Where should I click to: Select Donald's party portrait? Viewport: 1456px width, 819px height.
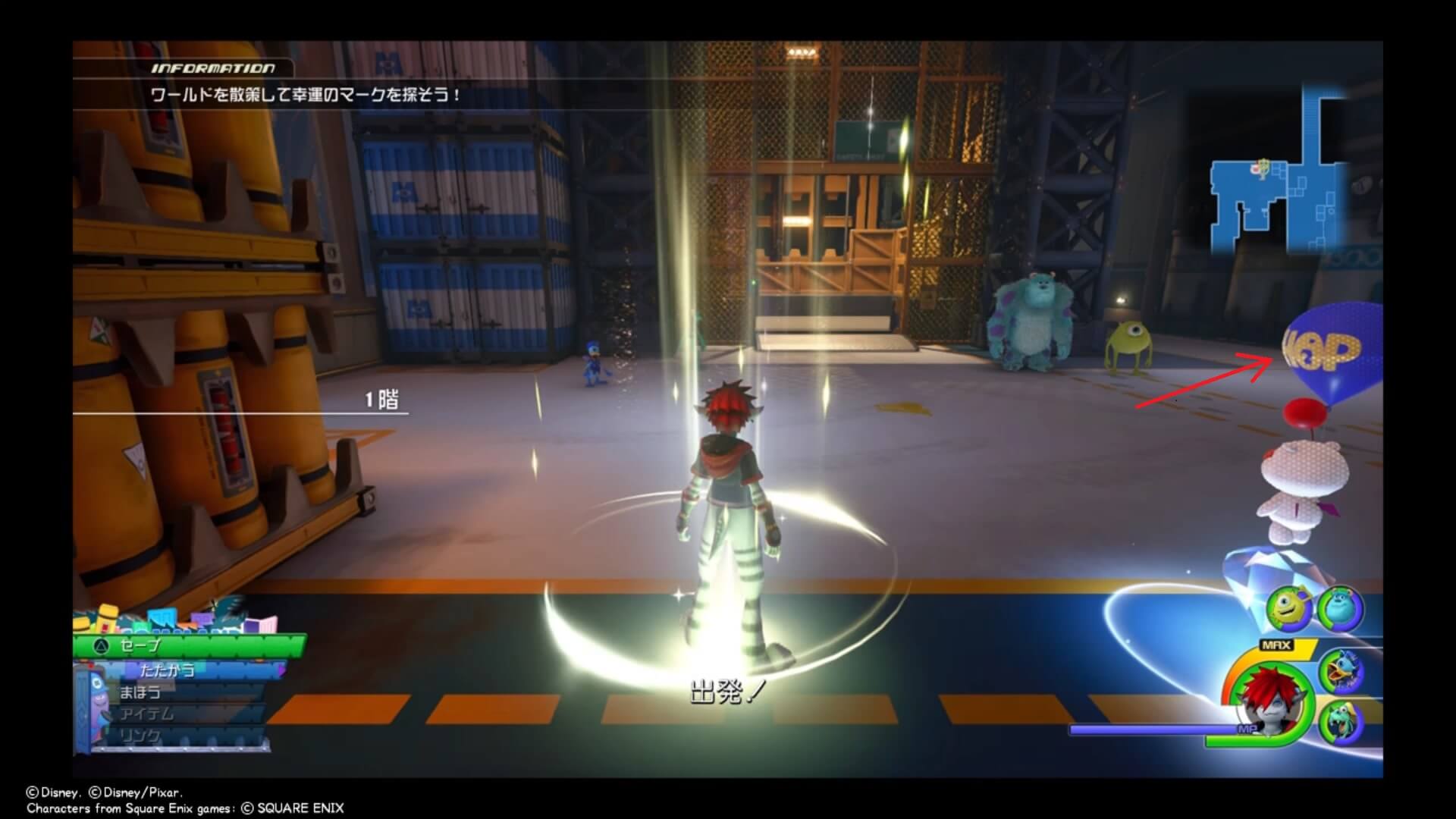(1341, 670)
